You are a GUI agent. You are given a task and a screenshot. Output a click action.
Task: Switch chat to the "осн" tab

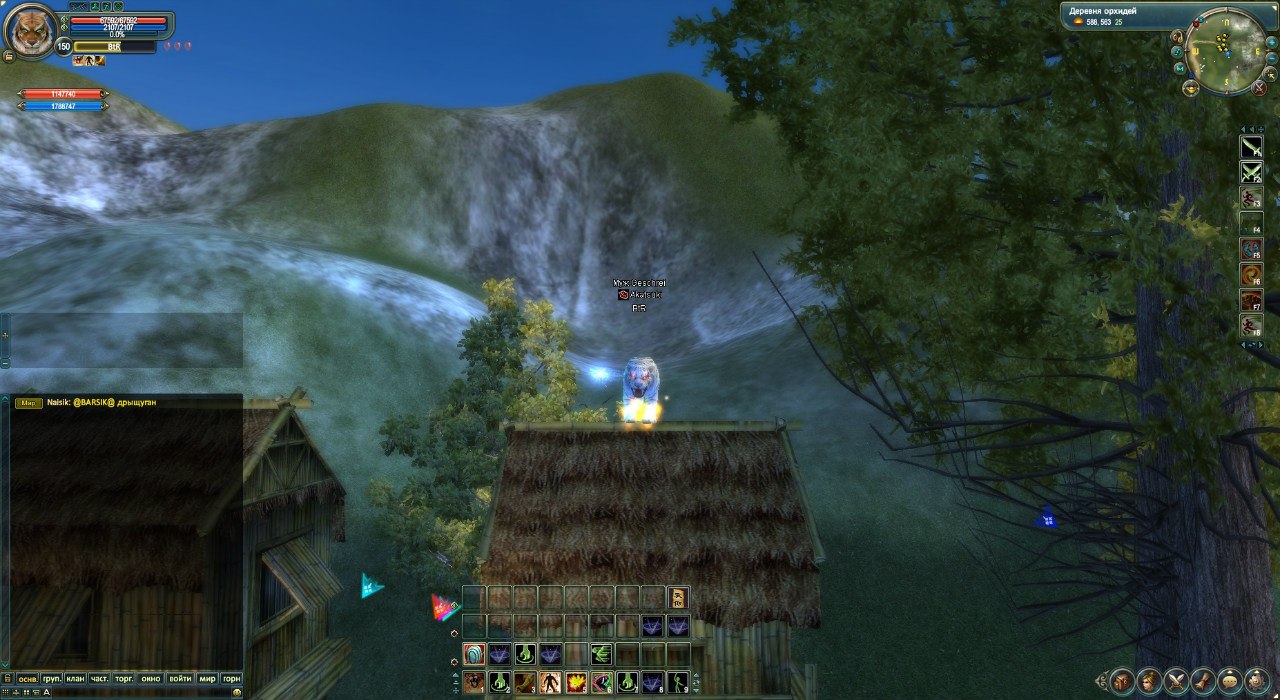28,678
